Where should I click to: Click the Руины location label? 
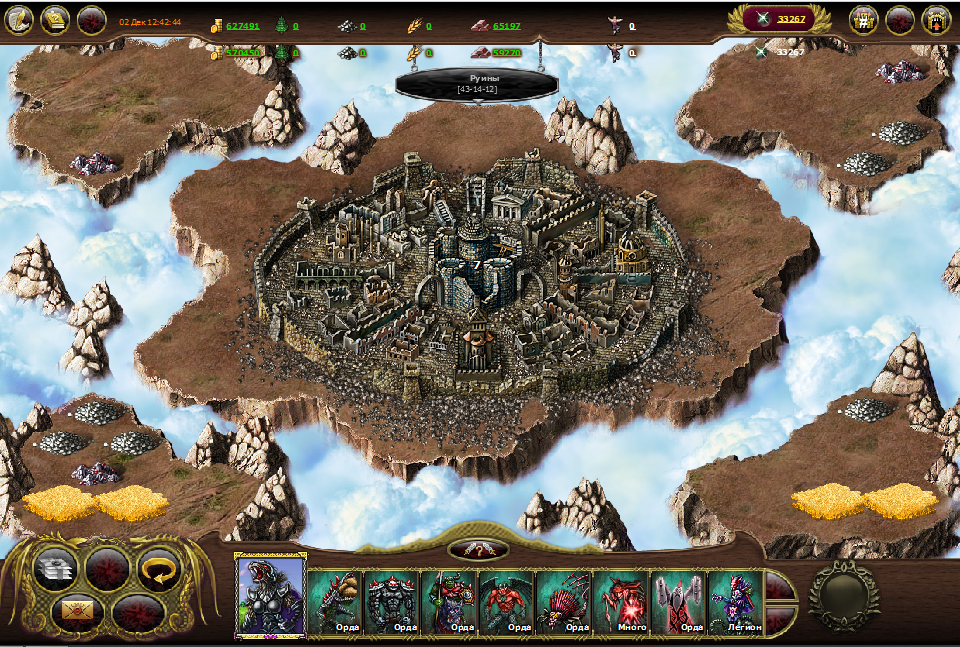478,83
